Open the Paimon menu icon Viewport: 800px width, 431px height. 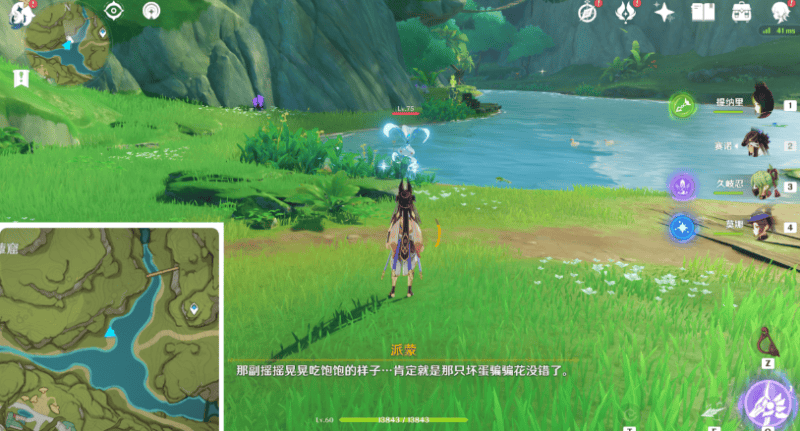pos(18,15)
